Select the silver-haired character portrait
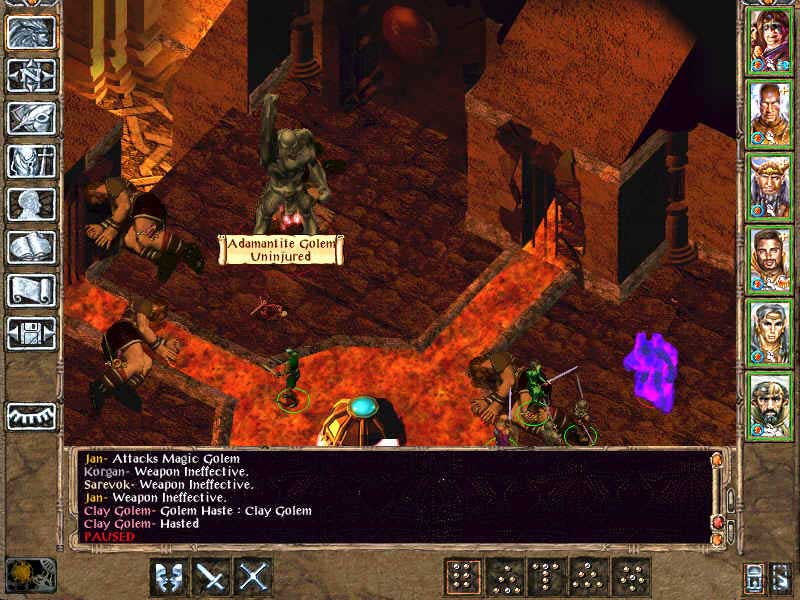This screenshot has width=800, height=600. coord(769,332)
